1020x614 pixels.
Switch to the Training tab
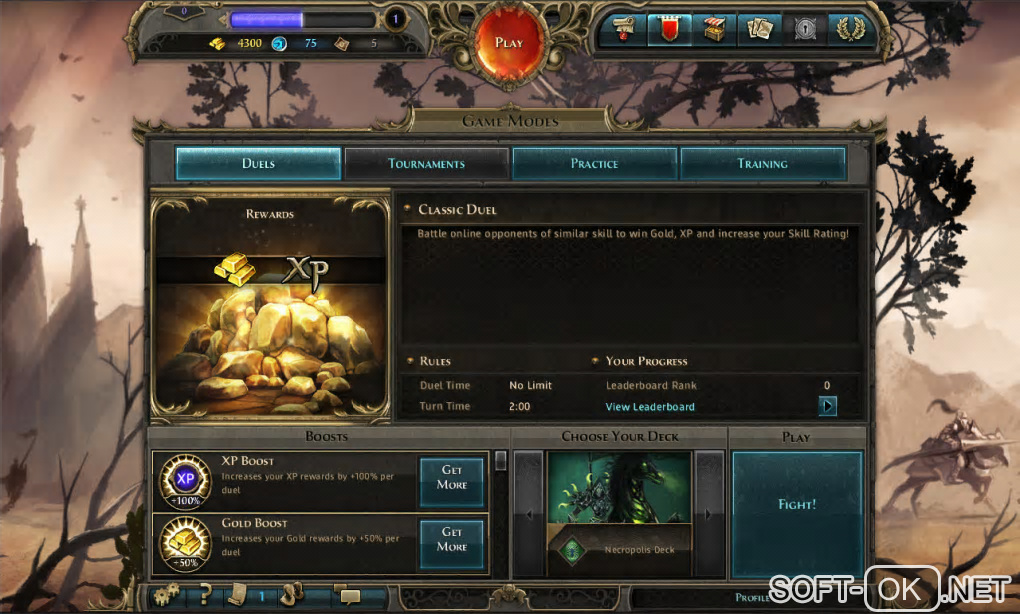click(x=762, y=164)
